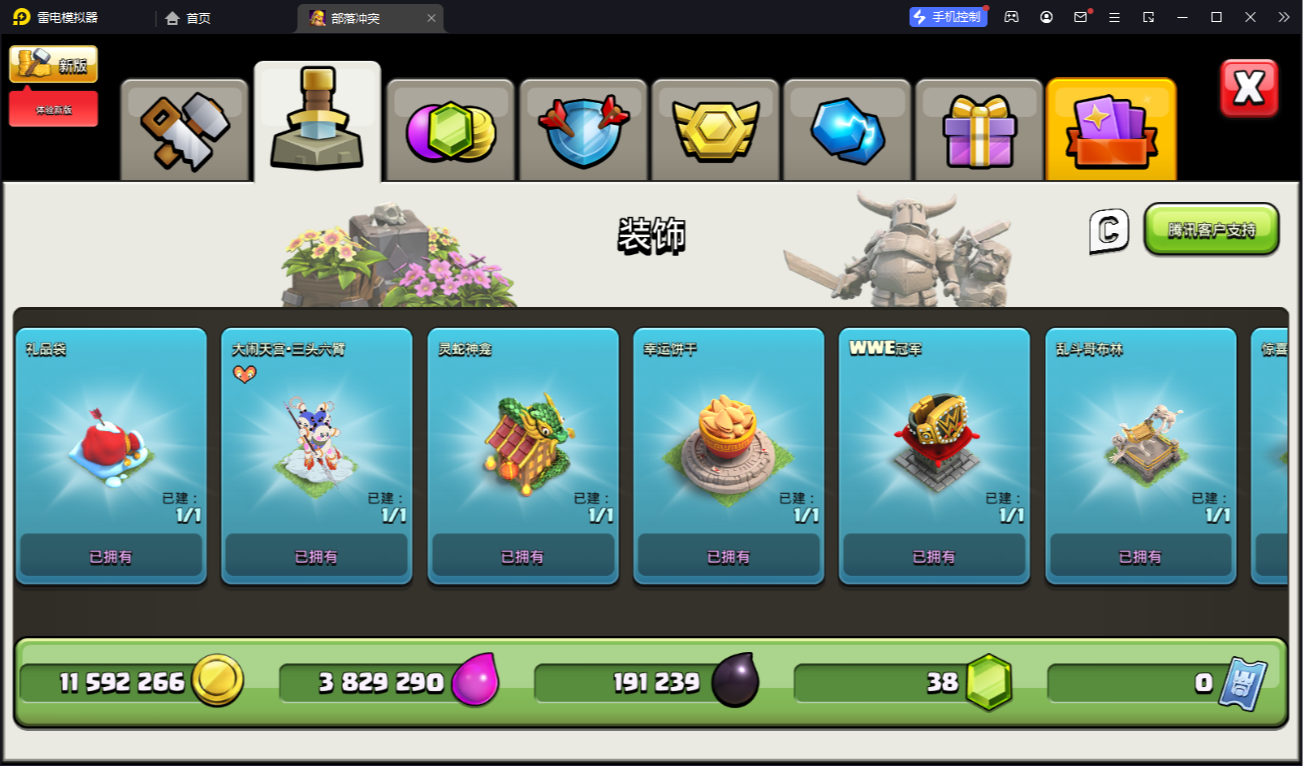Switch to the shield with arrows tab
The height and width of the screenshot is (766, 1303).
[583, 130]
